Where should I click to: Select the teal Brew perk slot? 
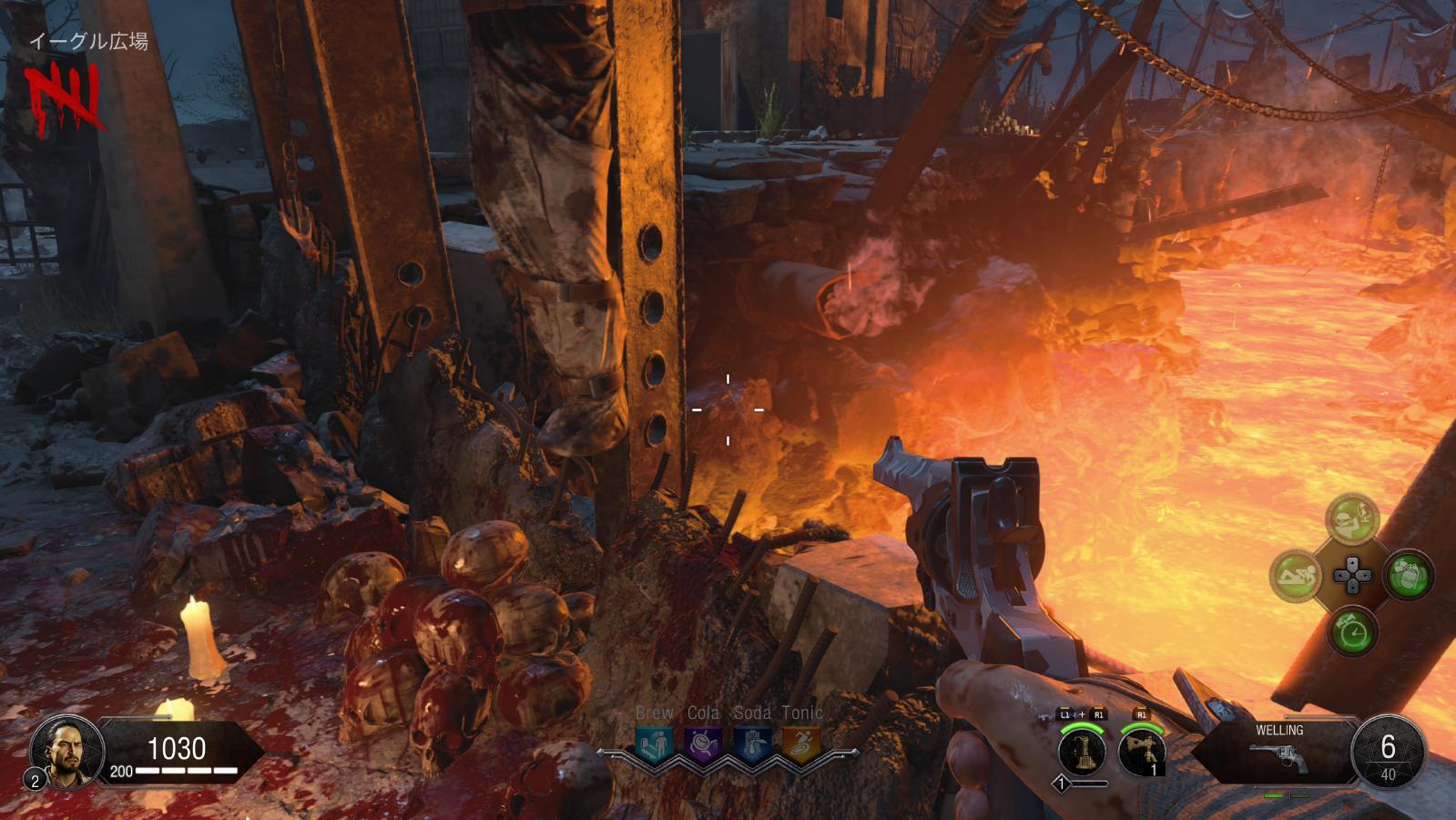tap(655, 744)
